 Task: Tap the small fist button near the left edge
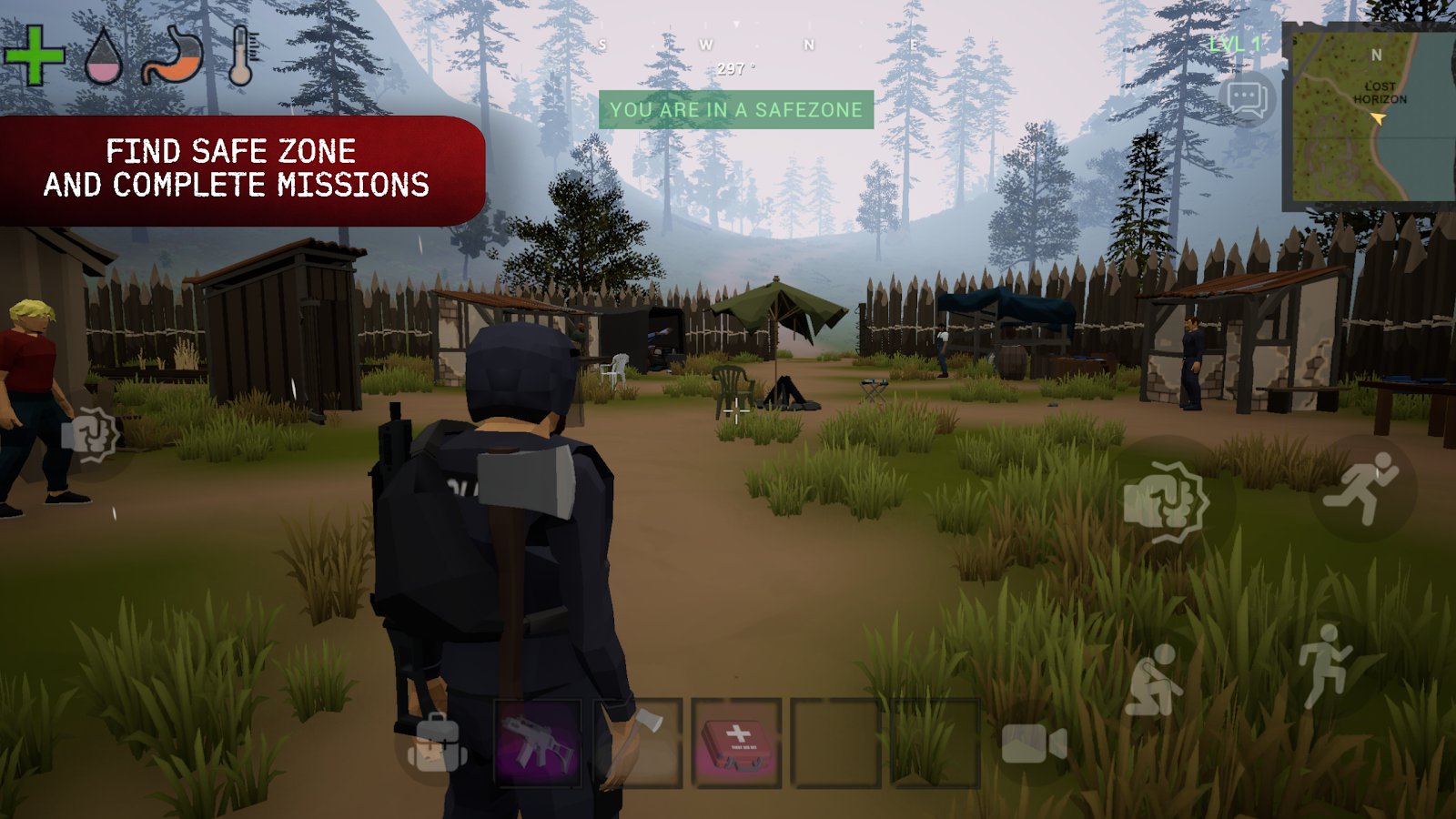click(x=90, y=435)
